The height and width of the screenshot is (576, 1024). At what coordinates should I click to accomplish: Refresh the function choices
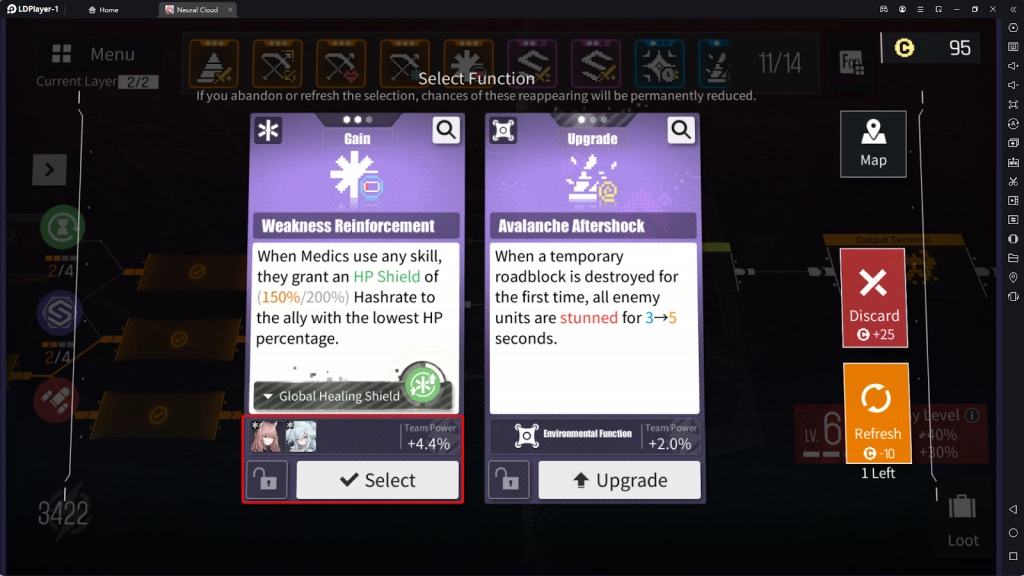tap(877, 415)
